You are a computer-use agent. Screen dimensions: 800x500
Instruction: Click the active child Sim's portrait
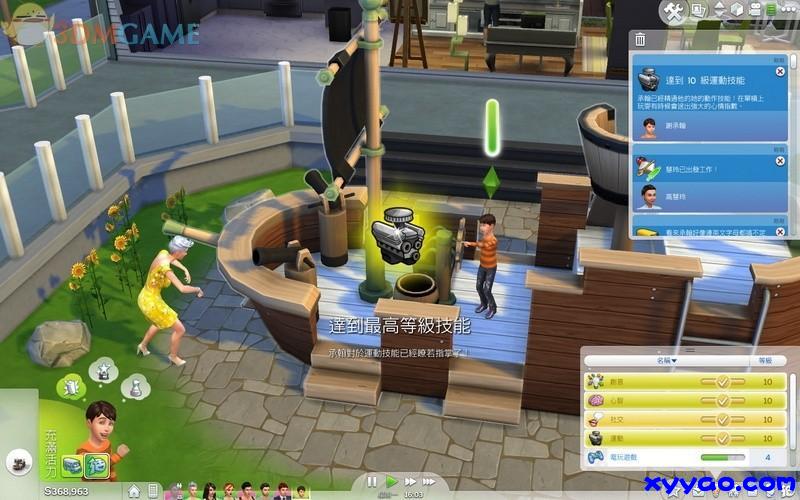tap(101, 425)
